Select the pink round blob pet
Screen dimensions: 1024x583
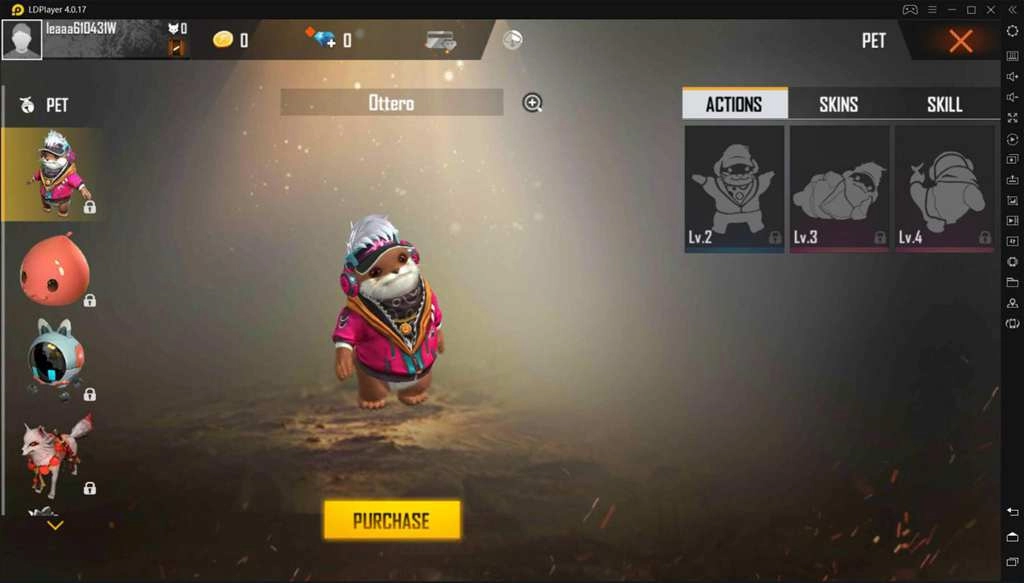56,270
